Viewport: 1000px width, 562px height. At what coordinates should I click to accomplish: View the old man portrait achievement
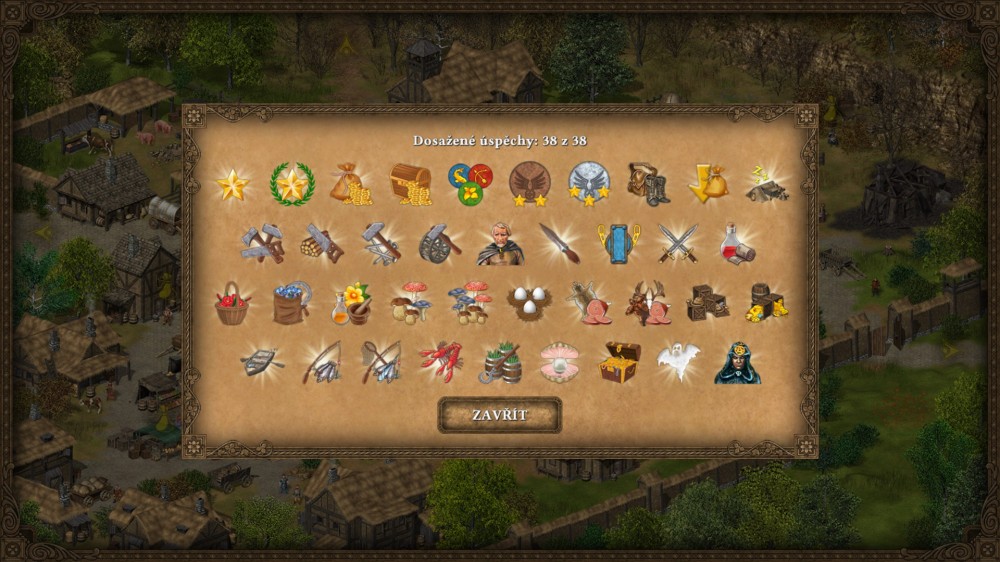click(x=500, y=243)
